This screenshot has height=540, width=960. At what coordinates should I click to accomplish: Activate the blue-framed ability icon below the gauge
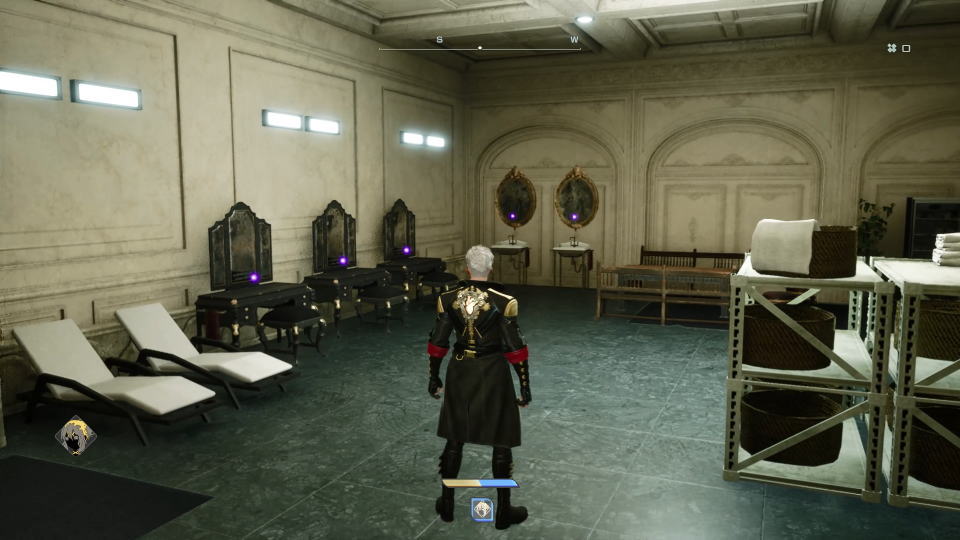(482, 509)
